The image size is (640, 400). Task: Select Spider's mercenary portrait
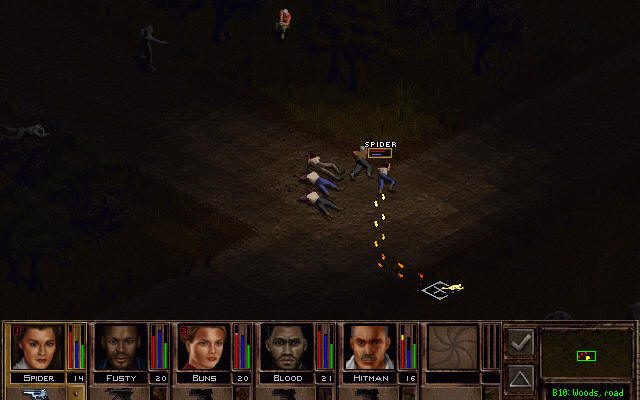pos(36,347)
